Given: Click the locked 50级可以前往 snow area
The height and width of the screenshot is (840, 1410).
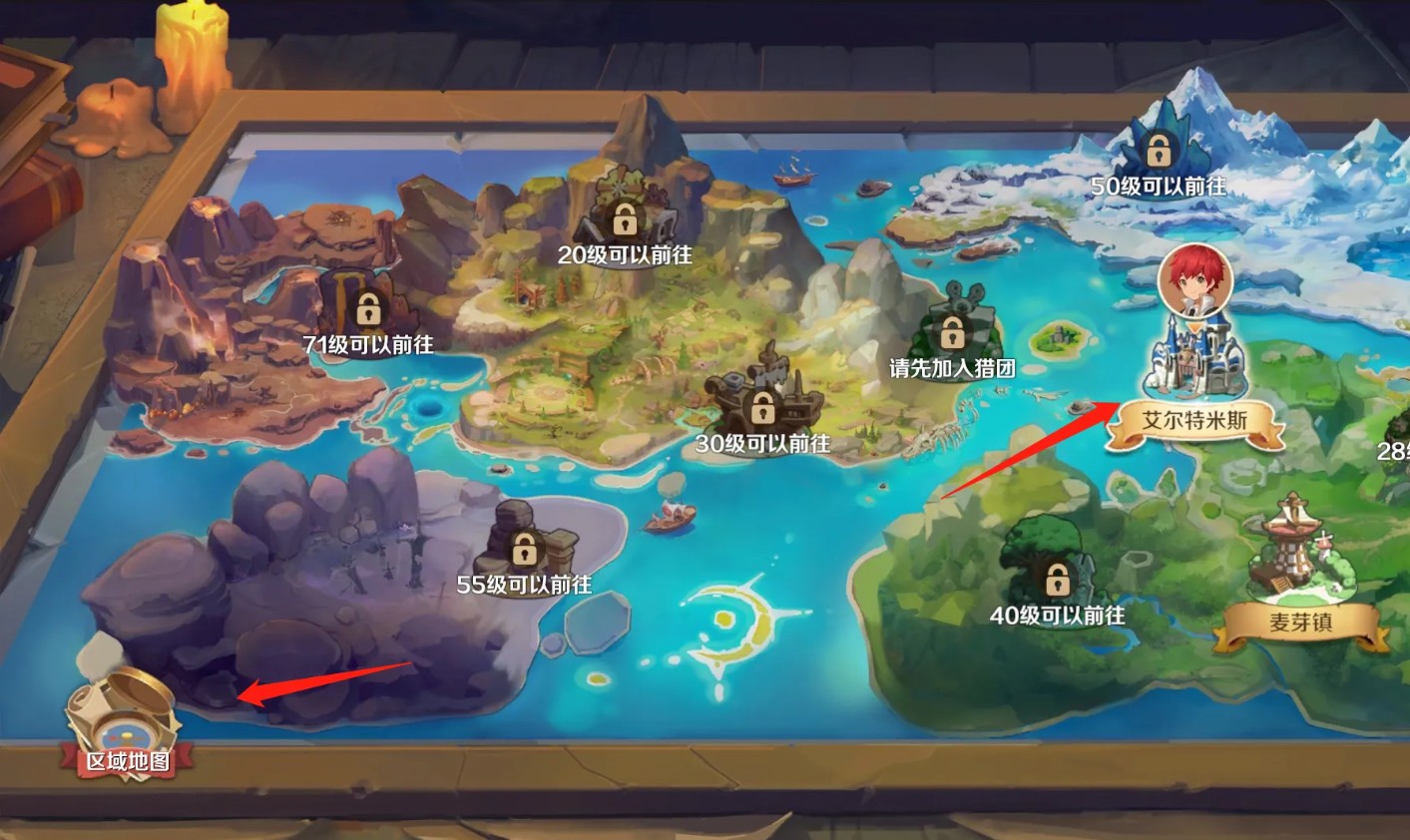Looking at the screenshot, I should [x=1158, y=152].
